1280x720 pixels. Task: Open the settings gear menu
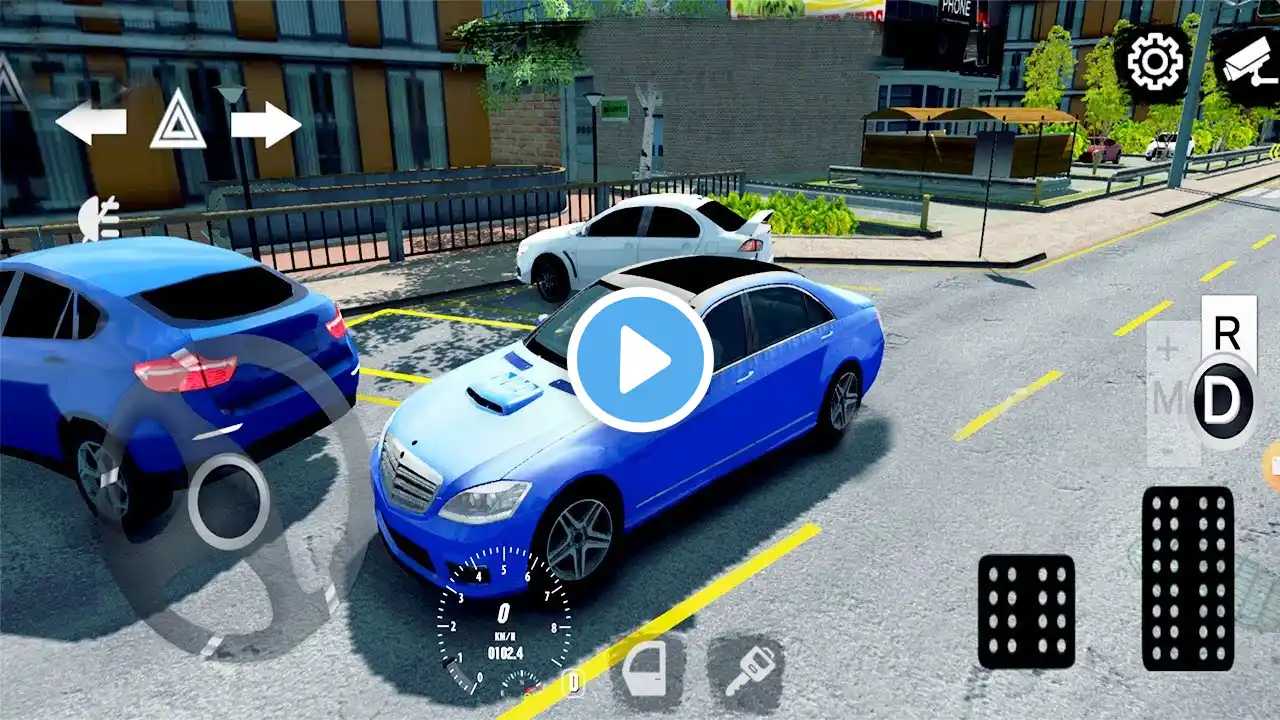coord(1155,62)
